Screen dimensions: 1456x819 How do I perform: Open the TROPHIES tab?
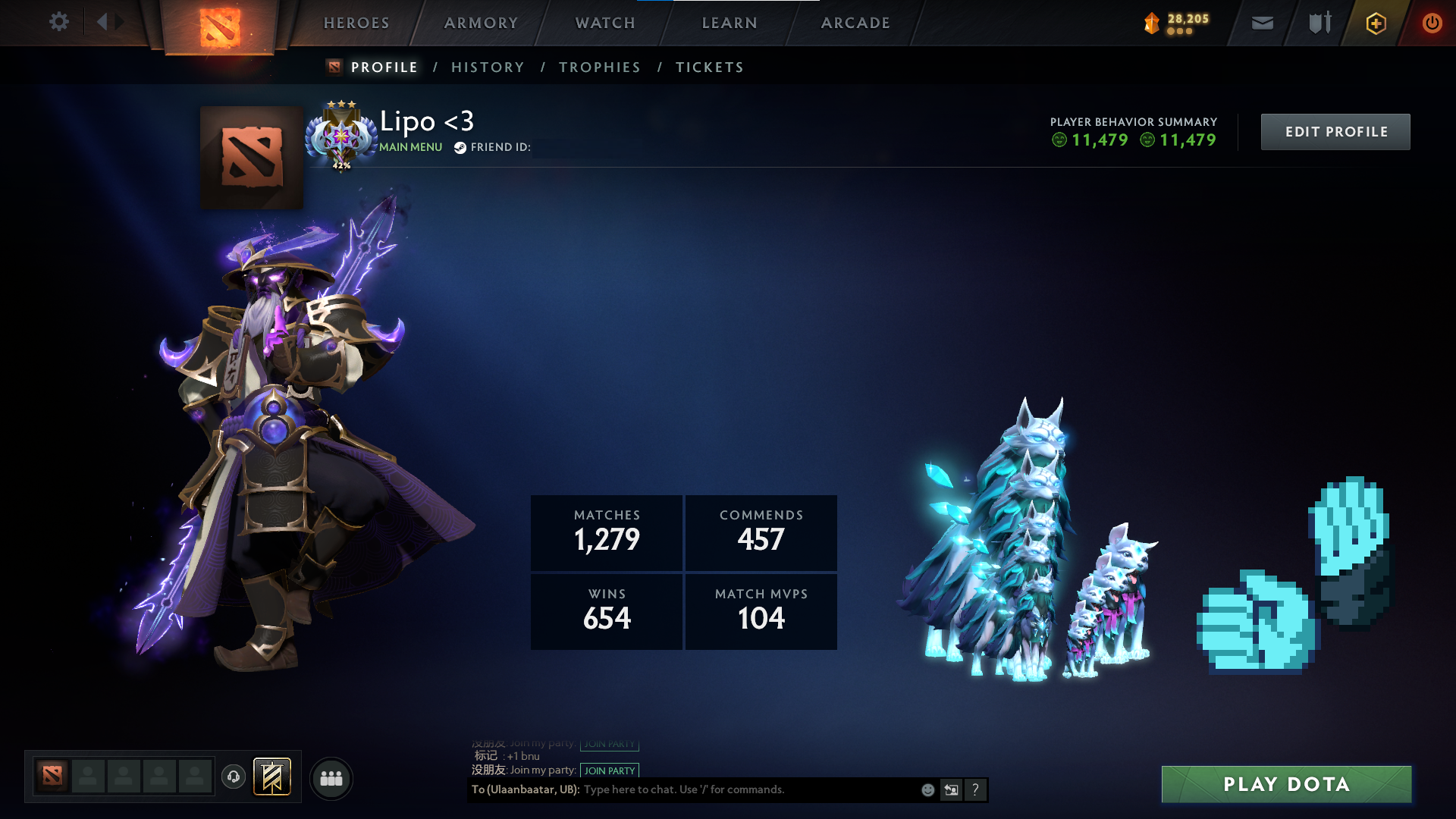[599, 67]
